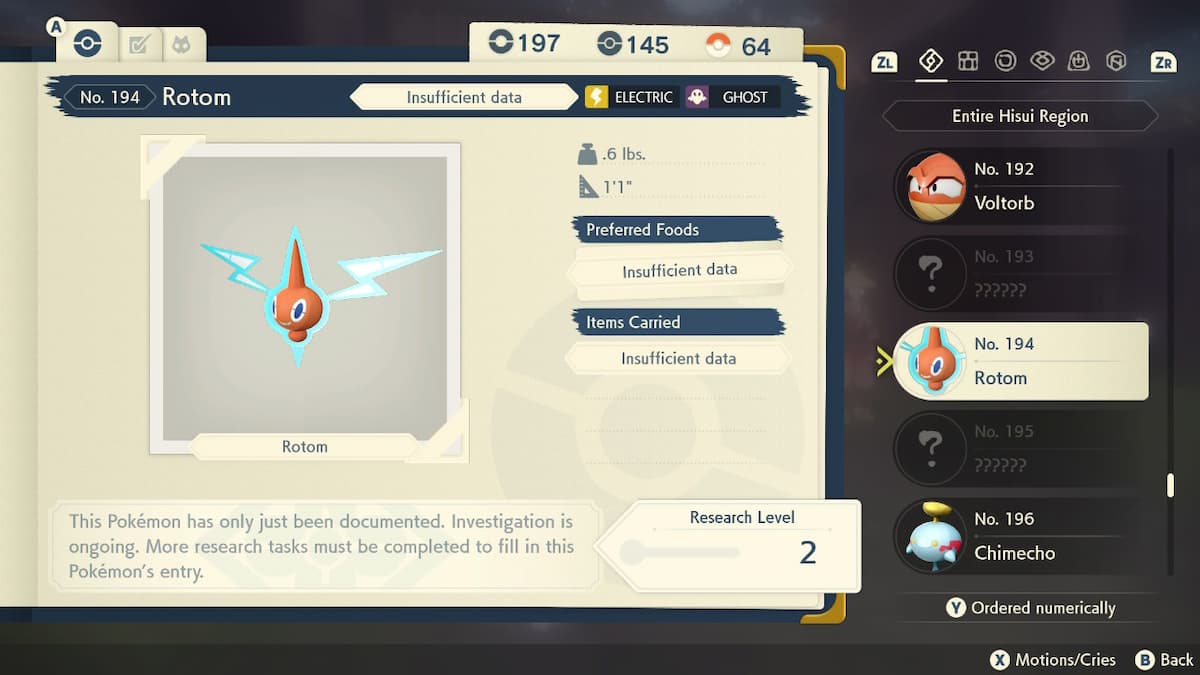Viewport: 1200px width, 675px height.
Task: Select the Entire Hisui Region diamond icon tab
Action: (931, 62)
